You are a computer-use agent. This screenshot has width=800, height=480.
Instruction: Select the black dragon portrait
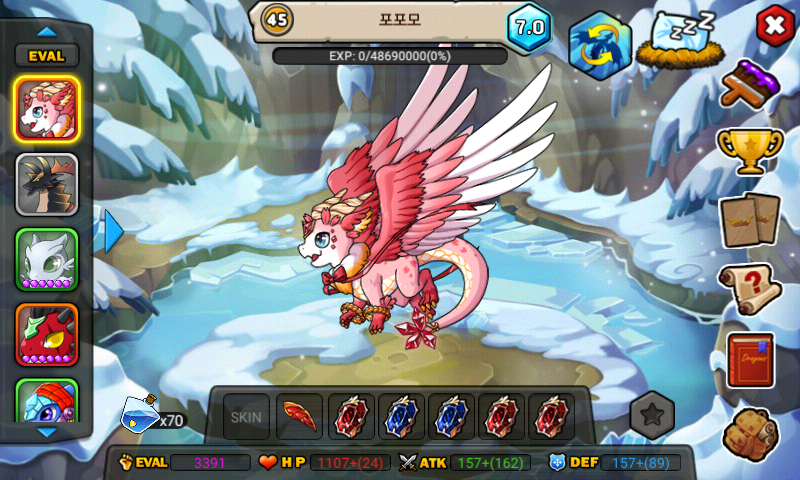47,184
